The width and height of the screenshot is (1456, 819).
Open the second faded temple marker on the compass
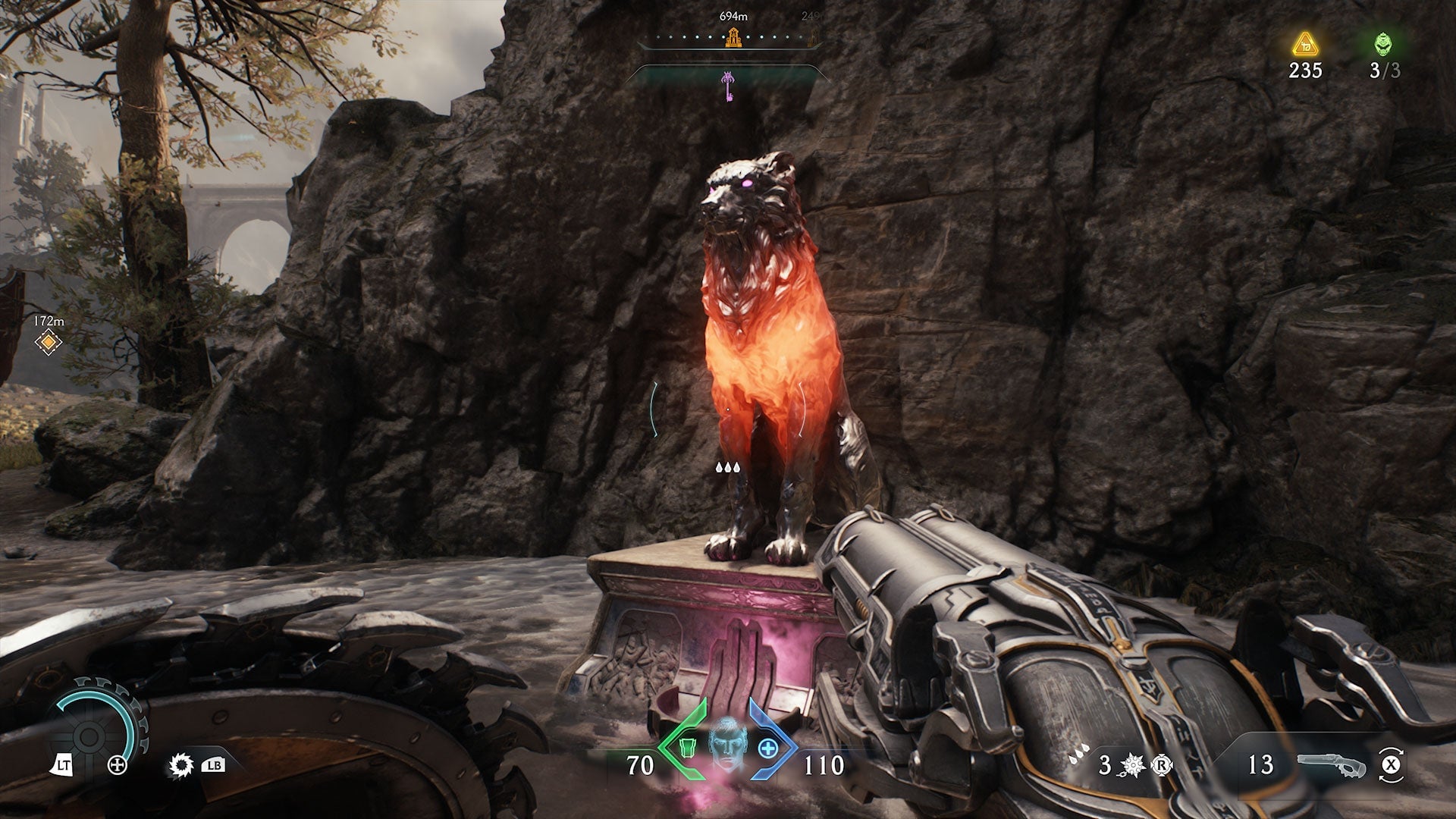point(813,38)
